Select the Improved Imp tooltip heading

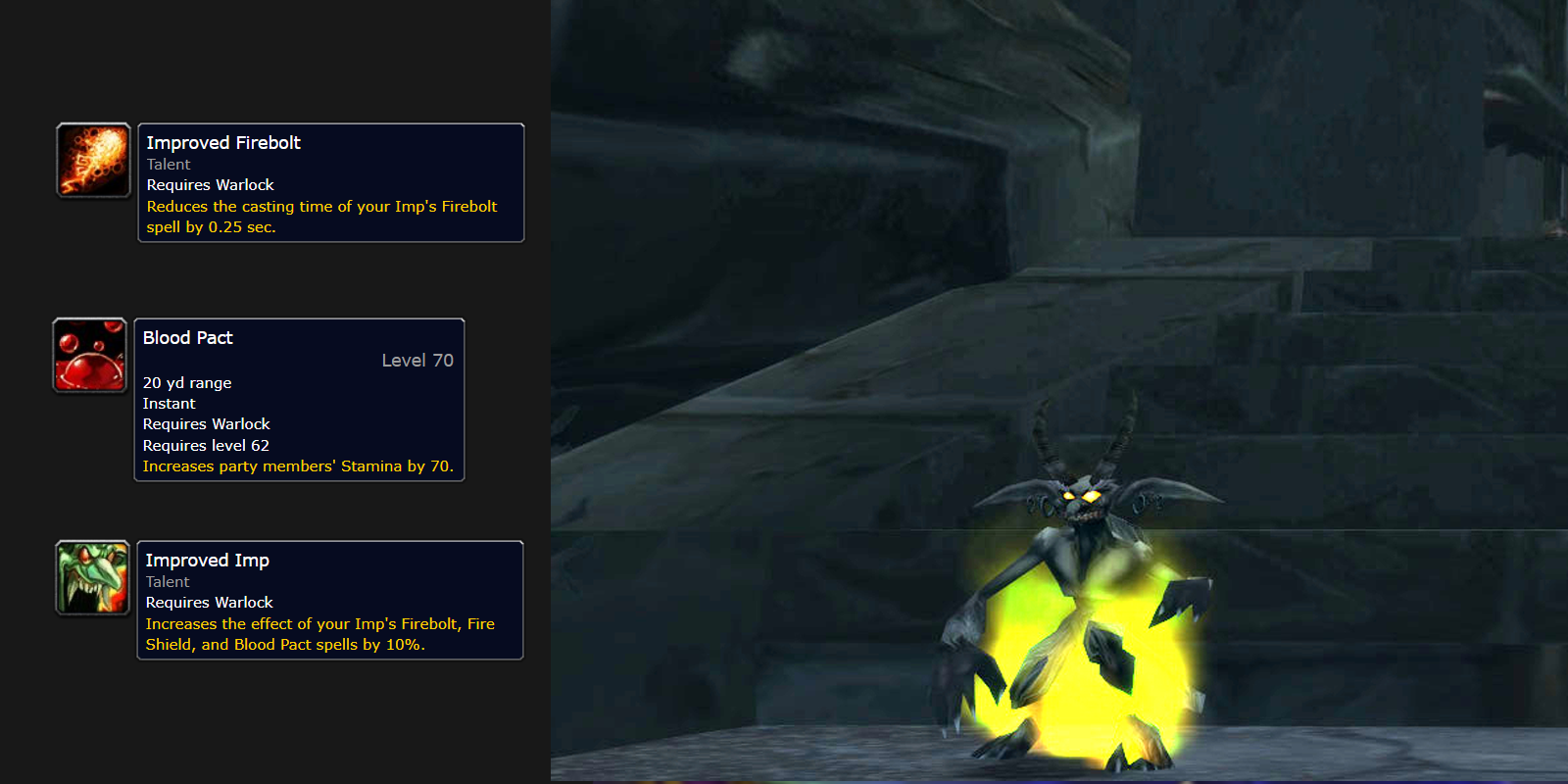(207, 560)
